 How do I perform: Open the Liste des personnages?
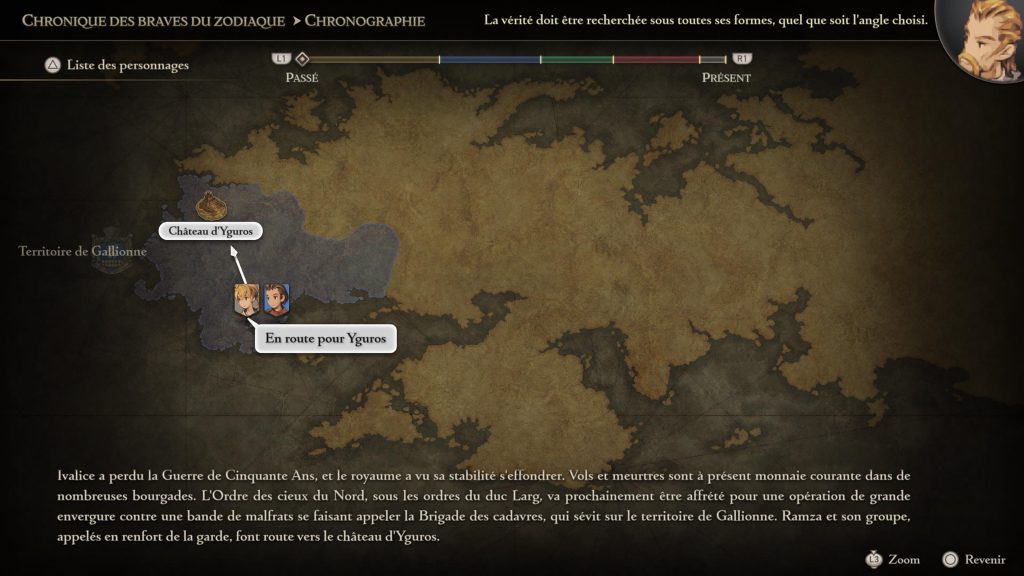point(116,66)
